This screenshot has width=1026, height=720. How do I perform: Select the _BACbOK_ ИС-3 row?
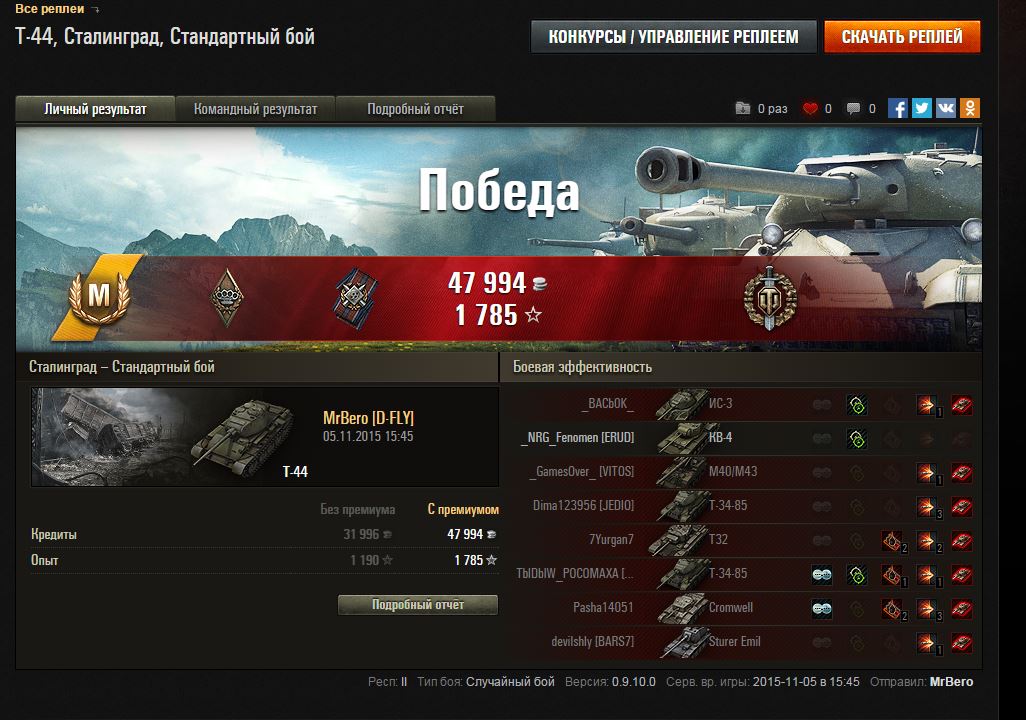tap(740, 404)
